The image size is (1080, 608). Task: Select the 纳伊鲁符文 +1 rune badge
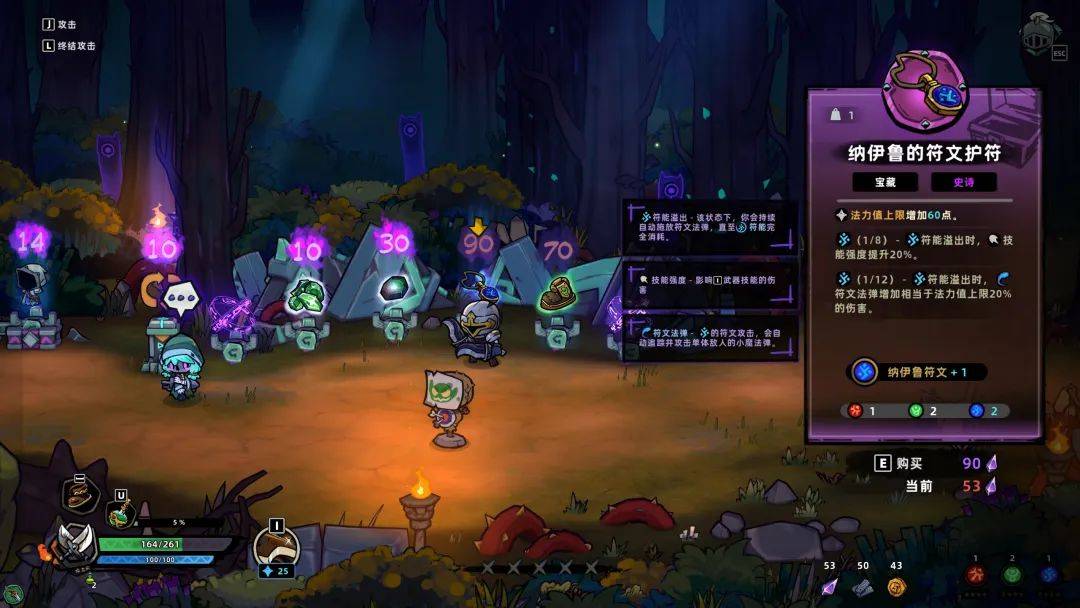coord(918,372)
